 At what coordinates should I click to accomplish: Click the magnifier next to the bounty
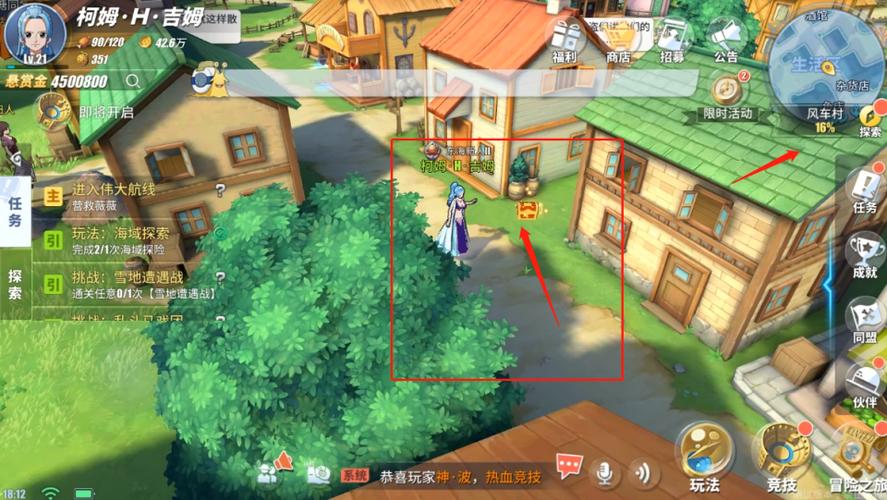(x=132, y=81)
